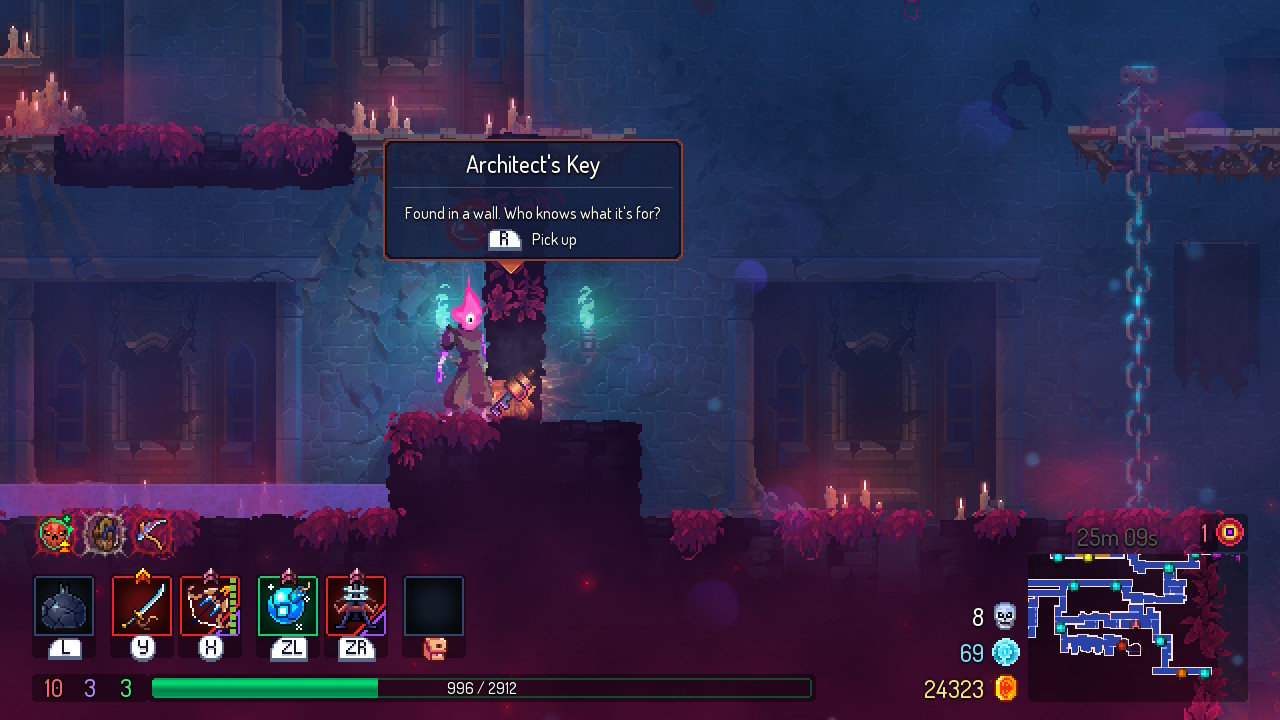Select the sword weapon slot
Image resolution: width=1280 pixels, height=720 pixels.
pyautogui.click(x=142, y=606)
